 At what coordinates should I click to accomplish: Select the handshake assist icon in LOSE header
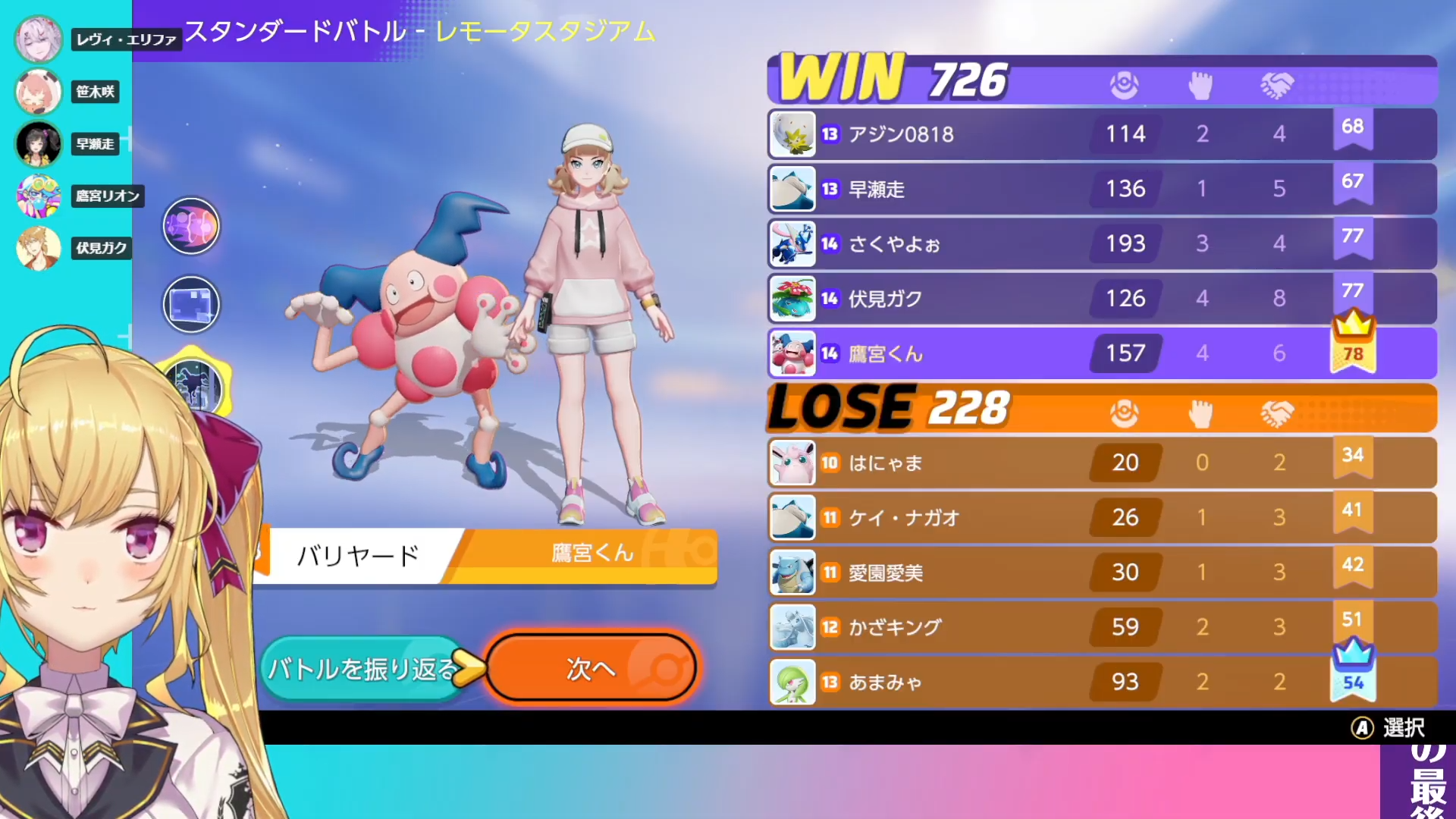tap(1279, 413)
